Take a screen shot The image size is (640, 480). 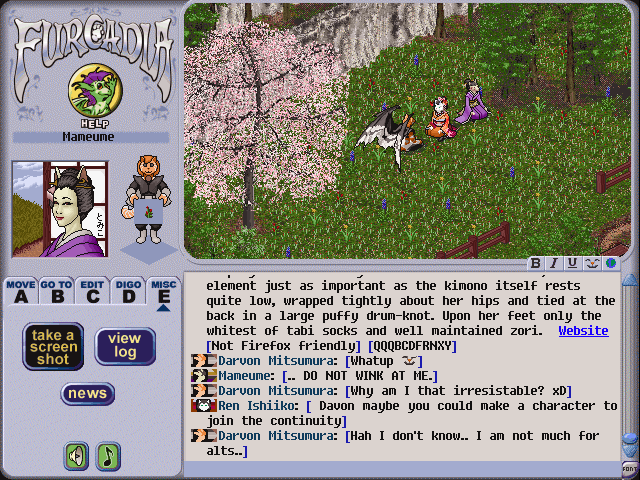(x=53, y=346)
